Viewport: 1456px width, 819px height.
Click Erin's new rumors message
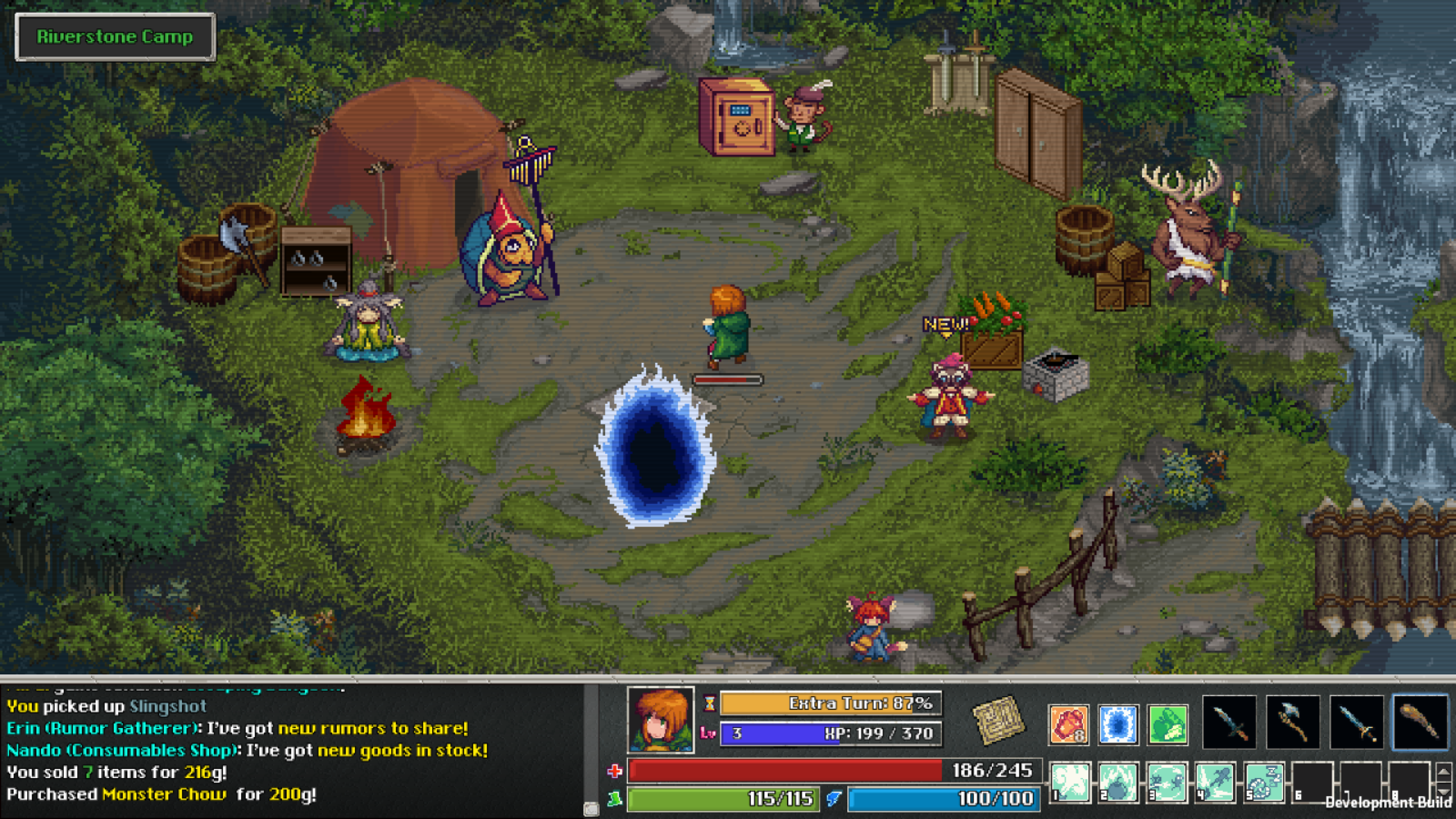pyautogui.click(x=237, y=728)
